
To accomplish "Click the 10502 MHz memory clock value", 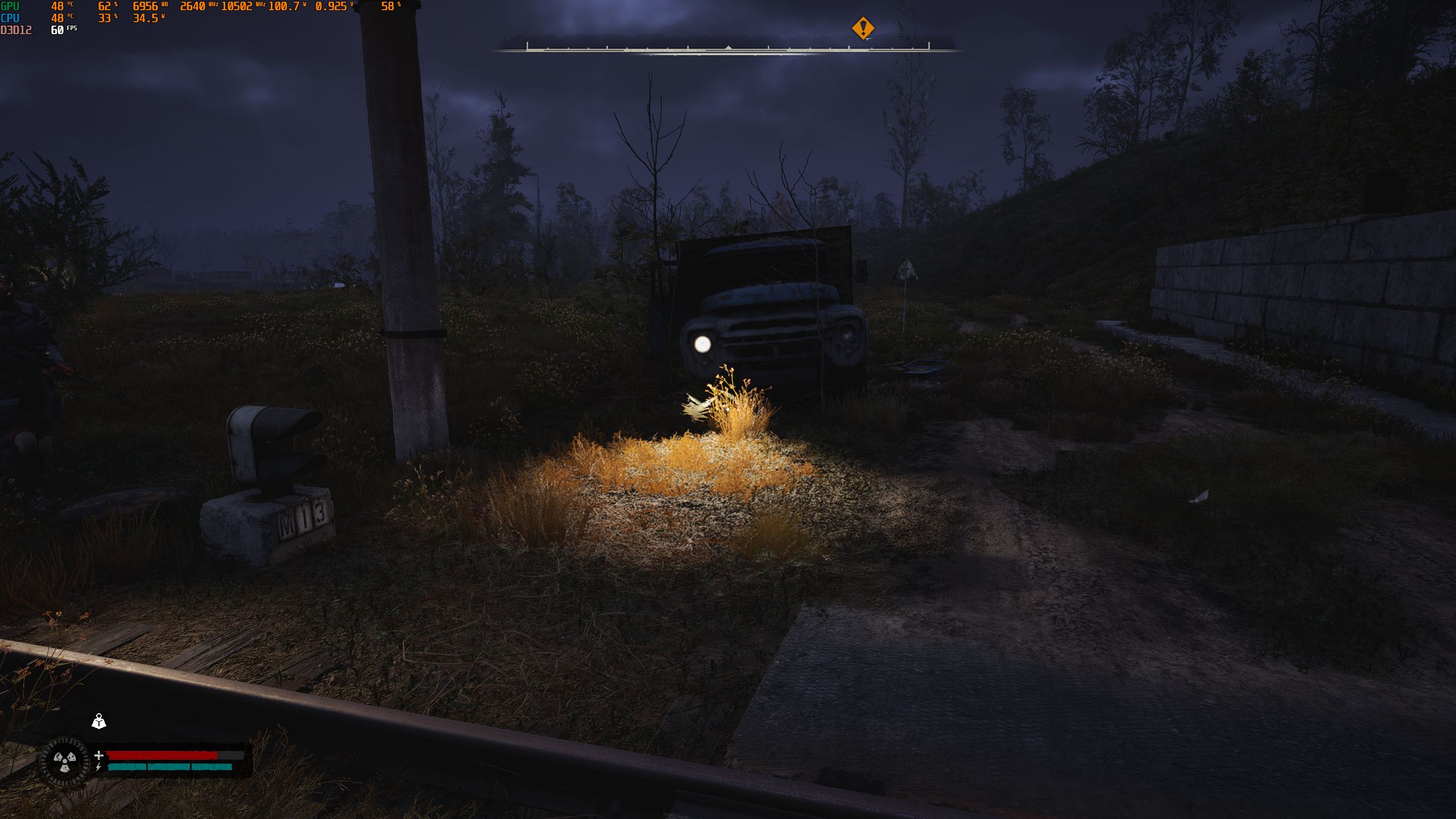I will (239, 7).
